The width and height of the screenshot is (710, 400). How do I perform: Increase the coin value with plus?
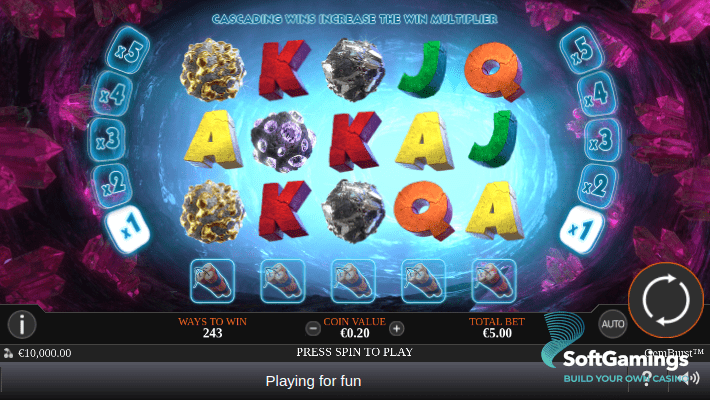397,328
